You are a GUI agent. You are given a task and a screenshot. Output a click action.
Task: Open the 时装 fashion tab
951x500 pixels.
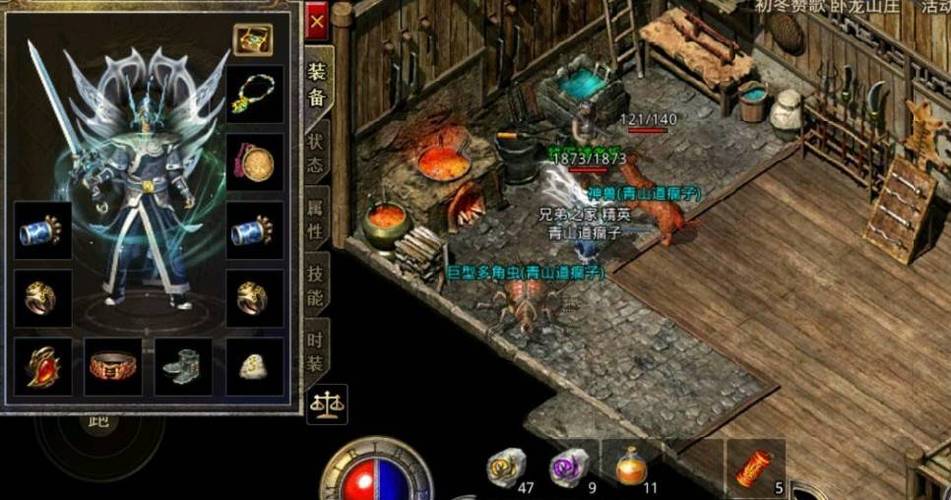(317, 350)
